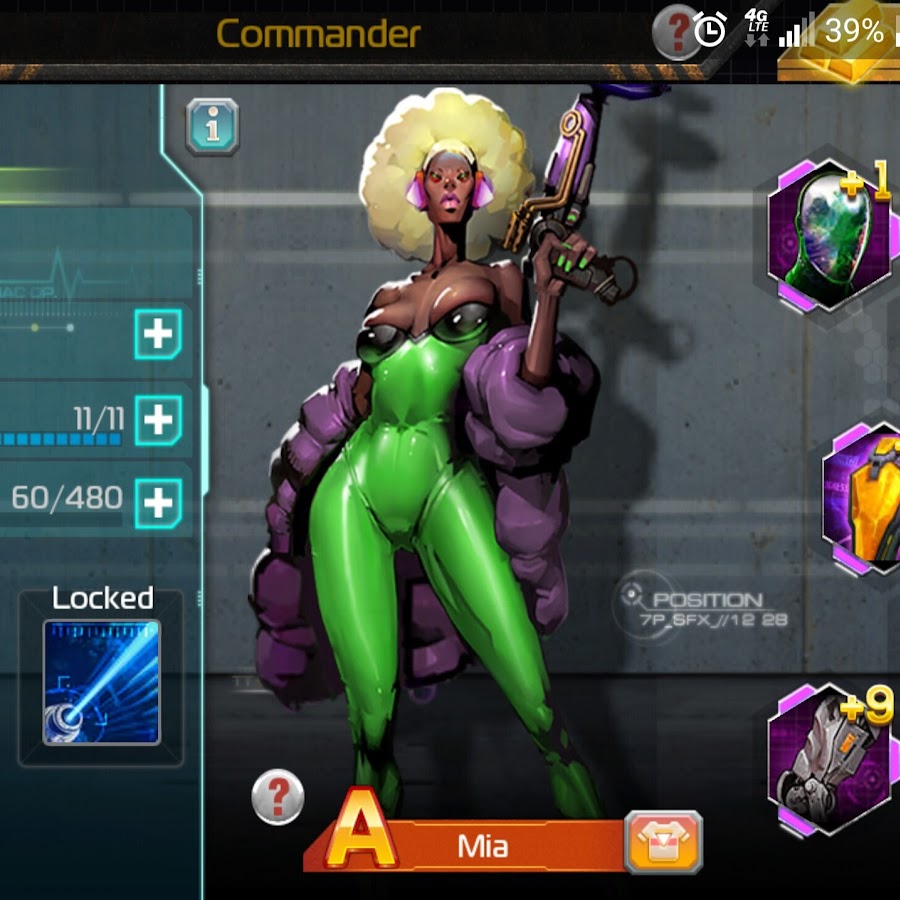The width and height of the screenshot is (900, 900).
Task: Tap the plus button beside 60/480
Action: tap(158, 502)
